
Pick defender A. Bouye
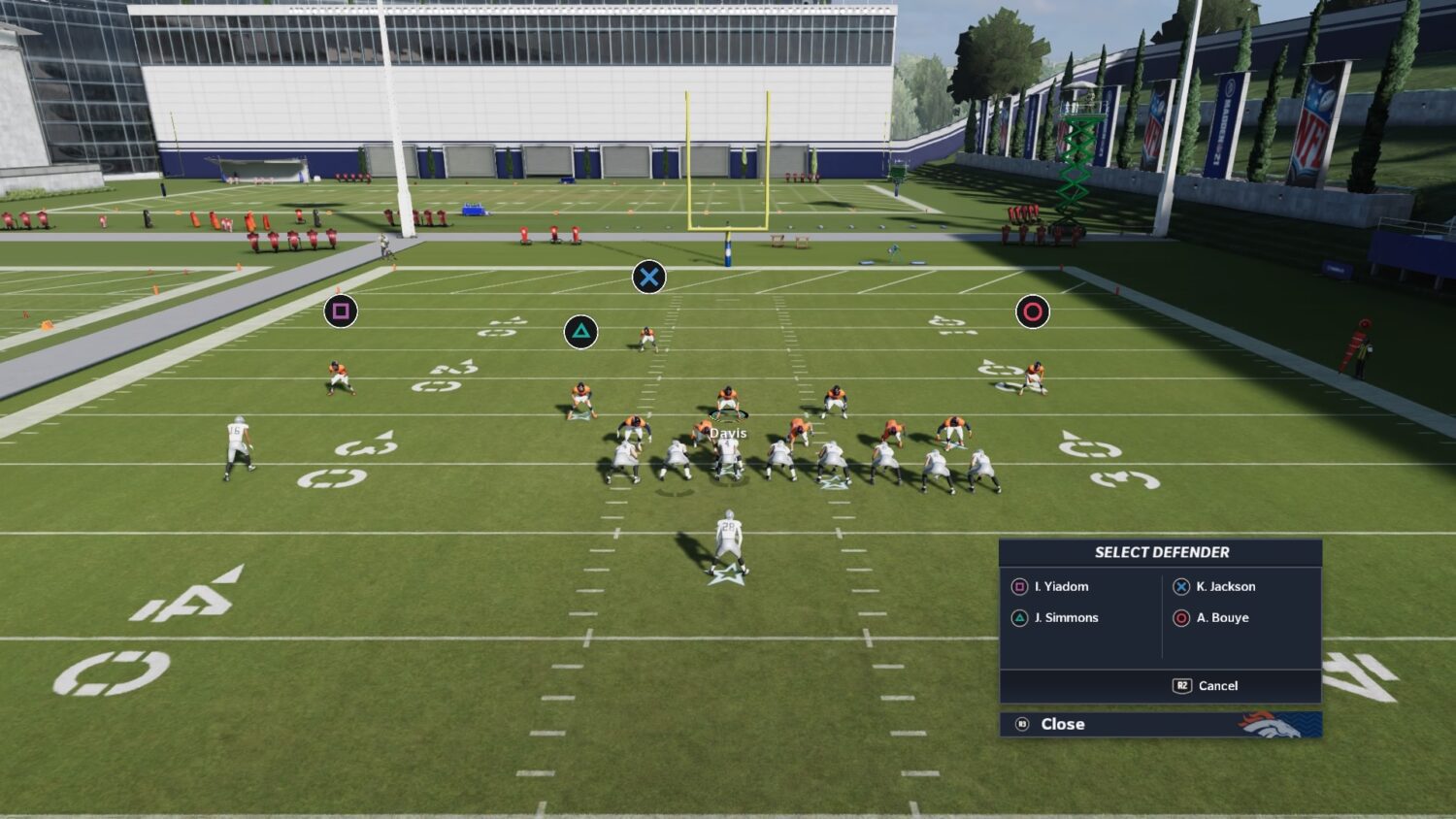coord(1223,617)
